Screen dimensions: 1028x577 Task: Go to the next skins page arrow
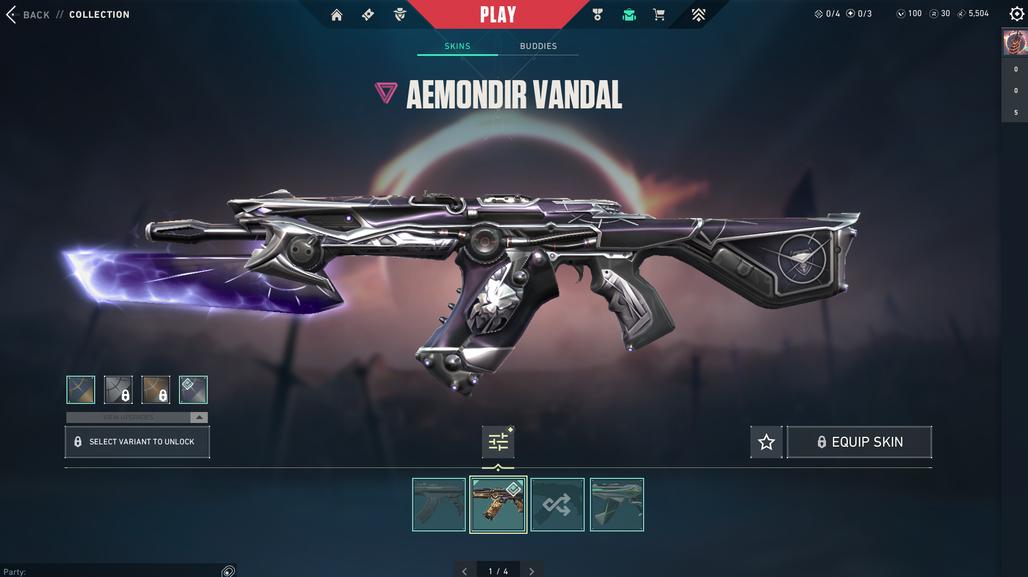(532, 571)
